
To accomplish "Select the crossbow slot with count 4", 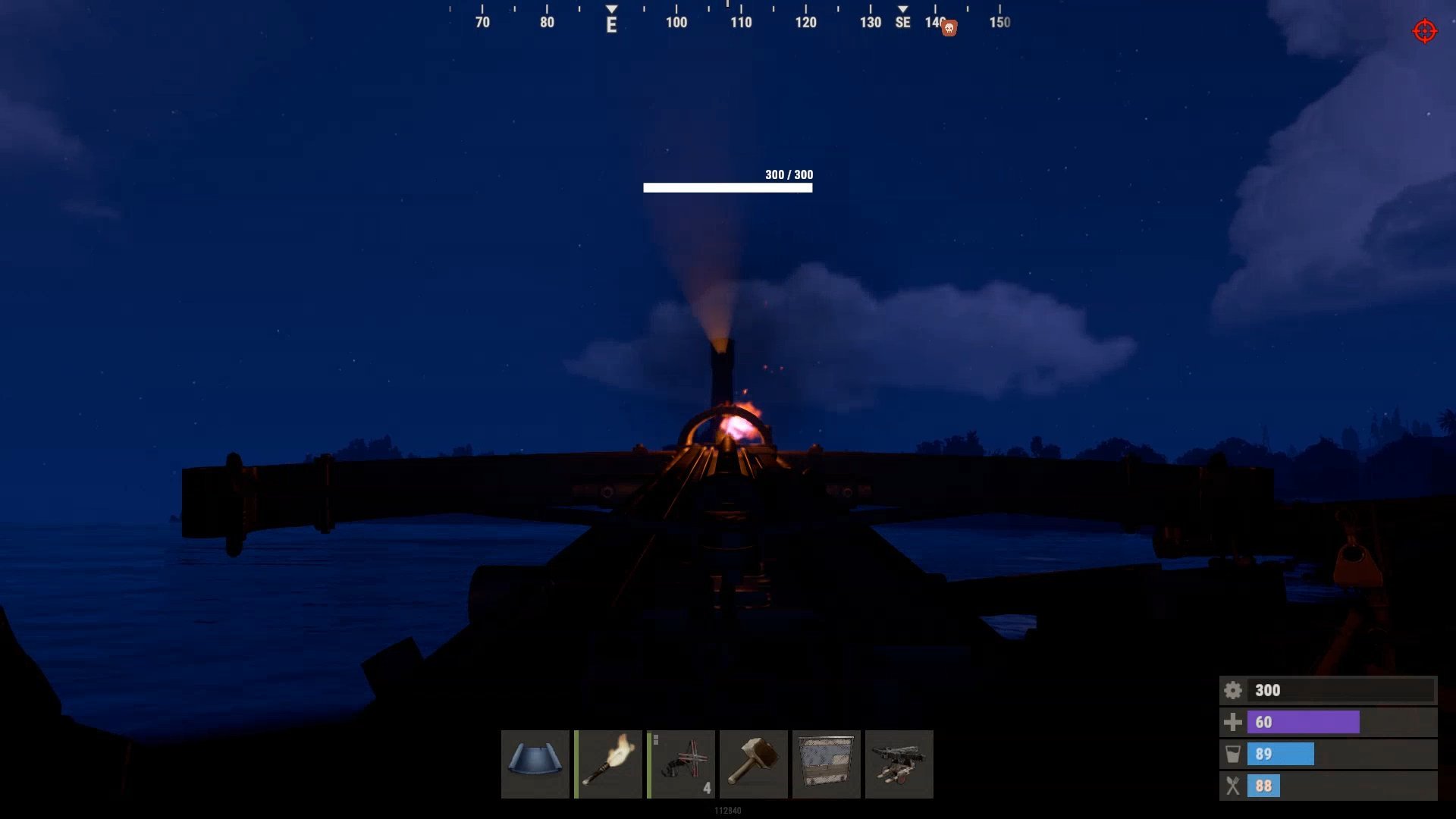I will [681, 764].
